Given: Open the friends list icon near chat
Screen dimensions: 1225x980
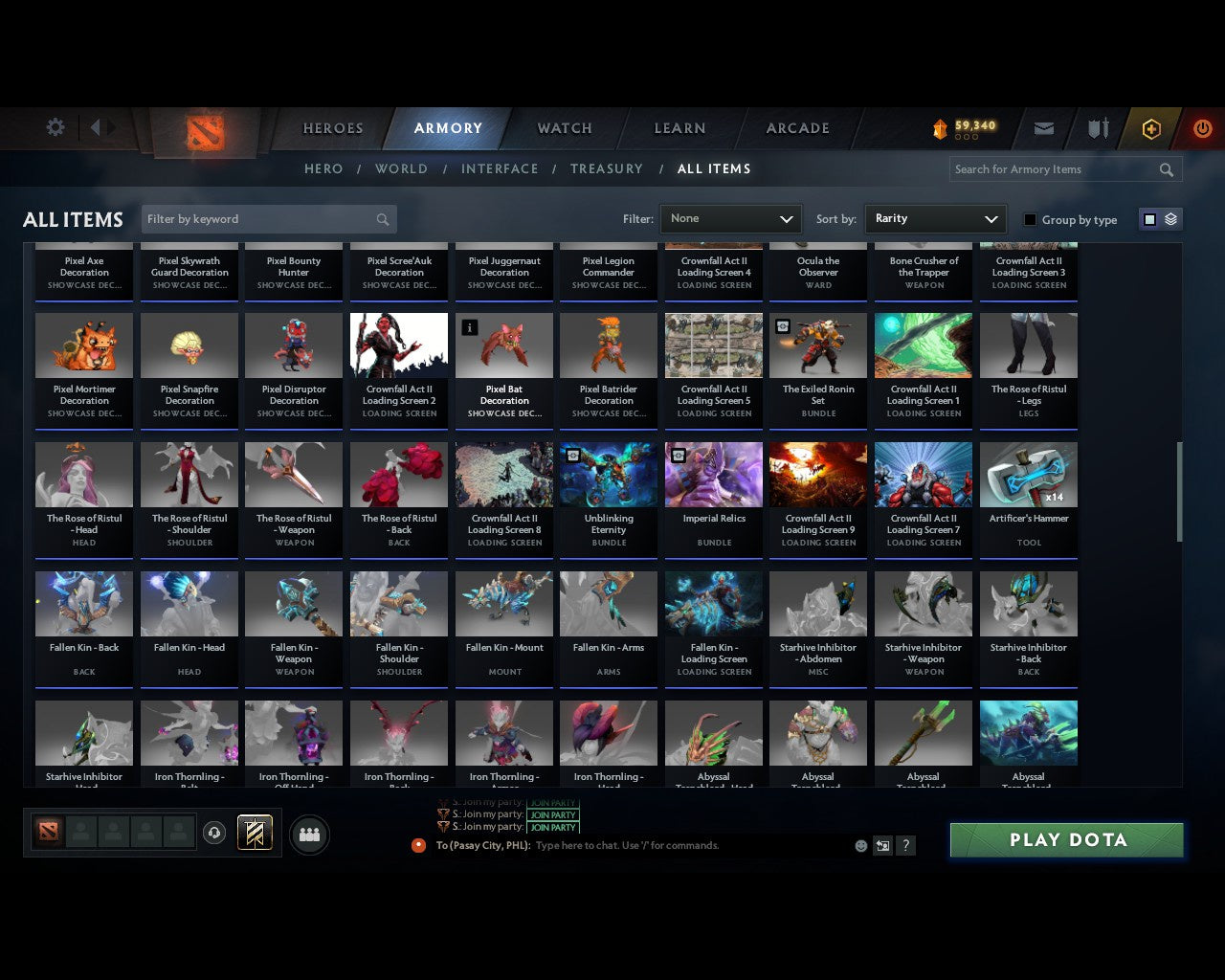Looking at the screenshot, I should pyautogui.click(x=308, y=833).
